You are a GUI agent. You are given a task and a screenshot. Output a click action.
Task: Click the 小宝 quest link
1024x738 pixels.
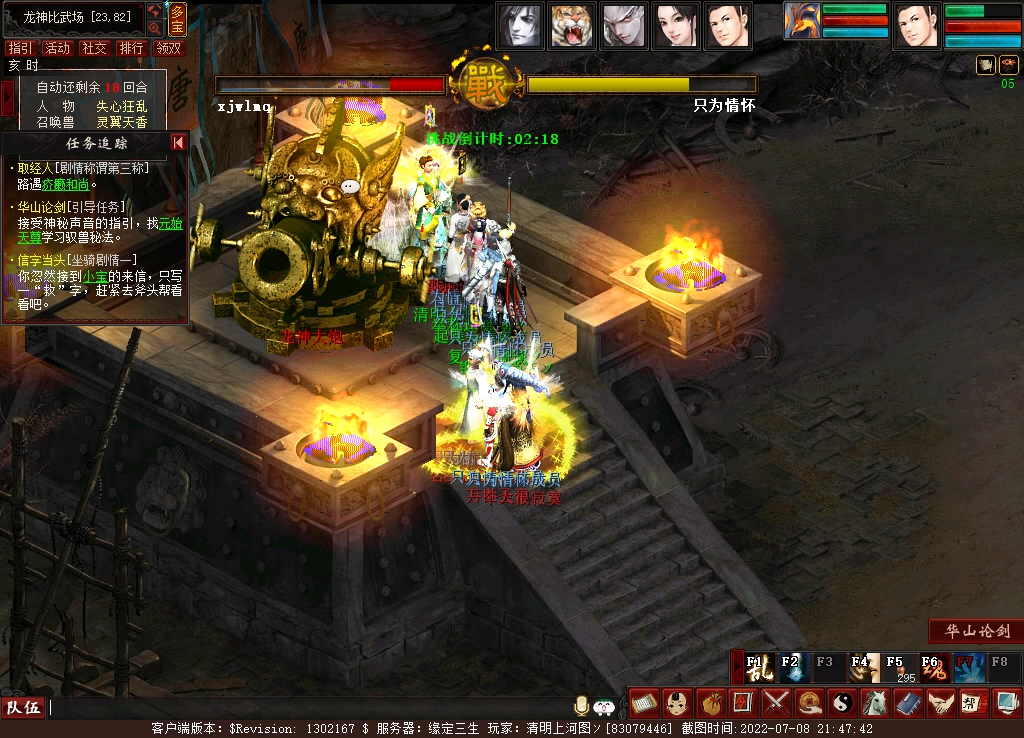[95, 276]
